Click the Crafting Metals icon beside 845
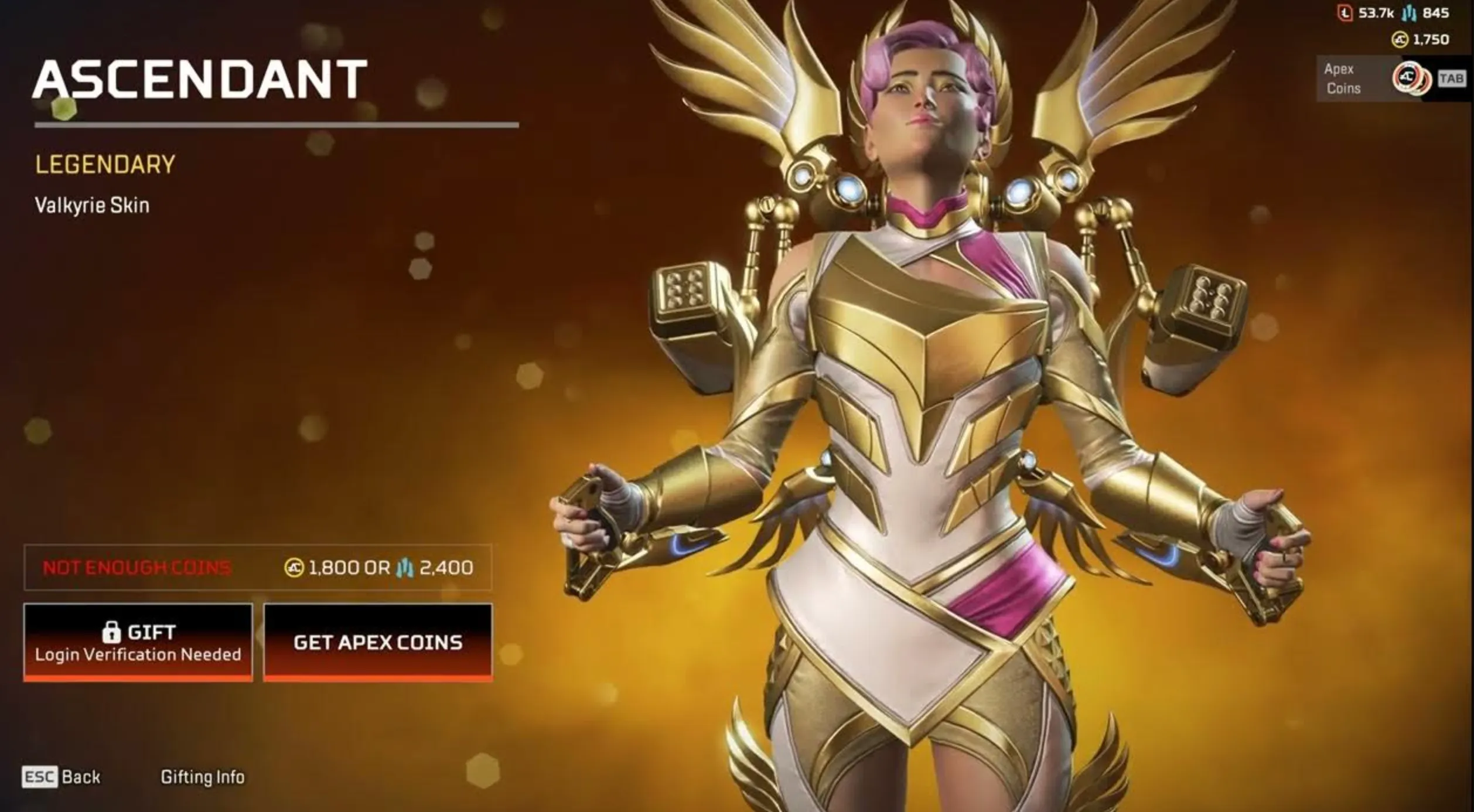This screenshot has width=1474, height=812. pos(1410,13)
